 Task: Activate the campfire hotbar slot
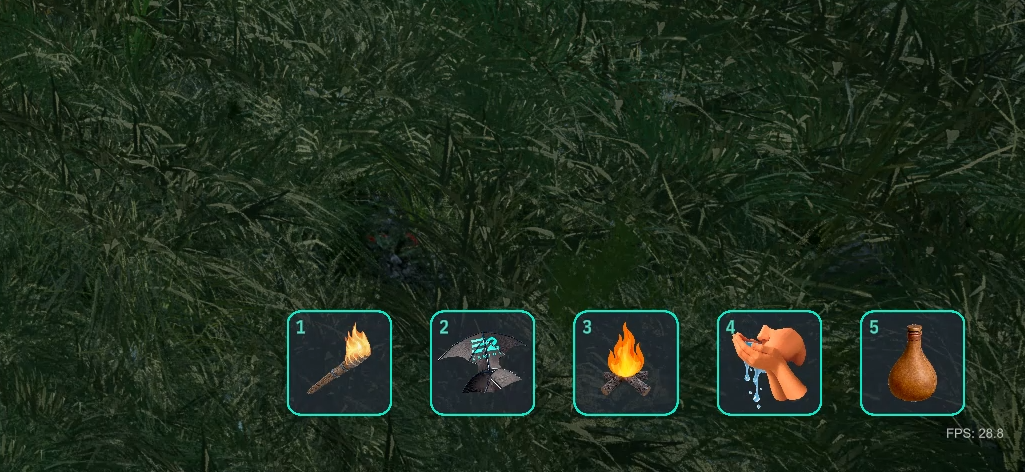point(626,362)
